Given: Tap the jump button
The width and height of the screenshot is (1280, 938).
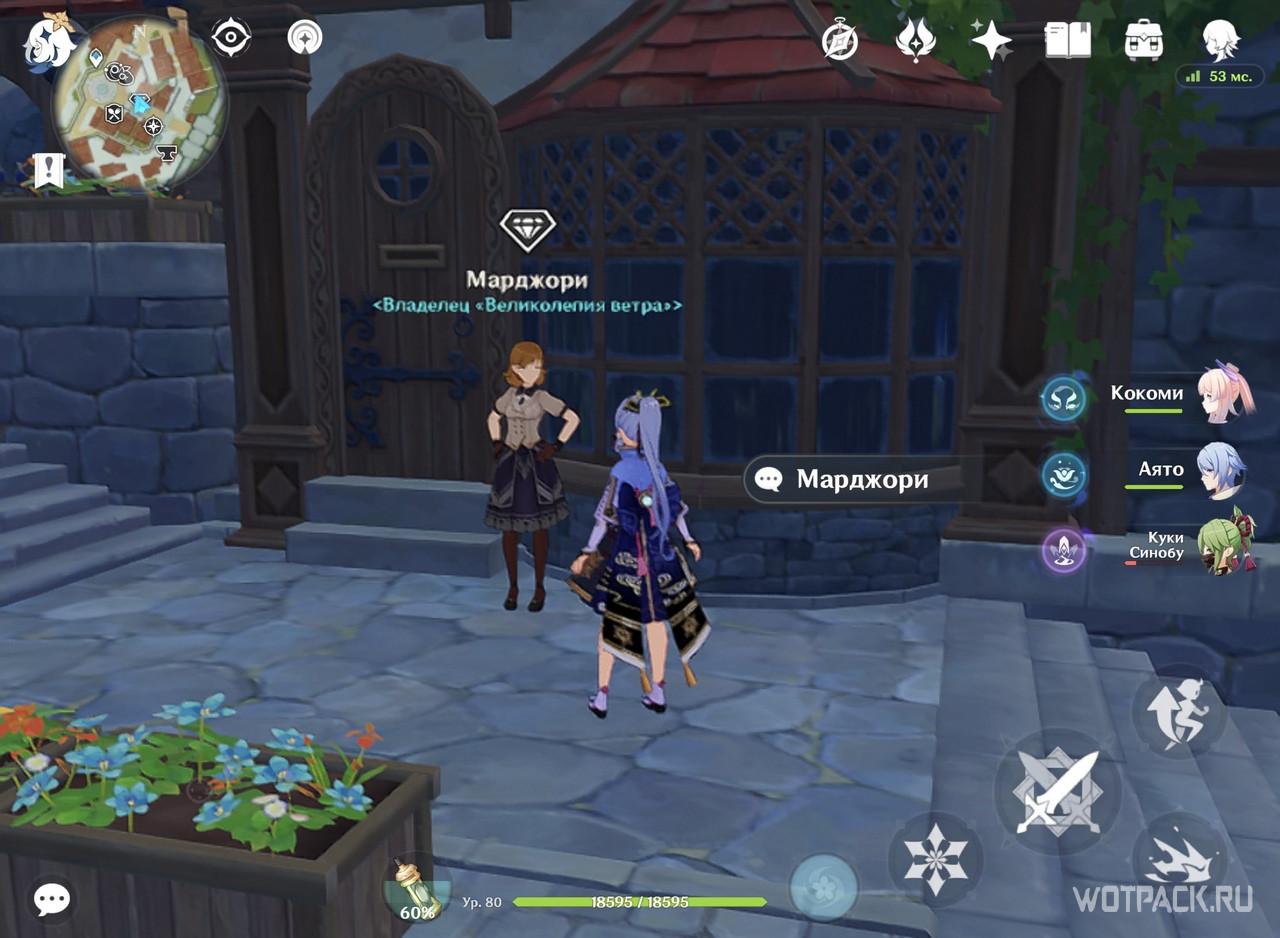Looking at the screenshot, I should pos(1179,711).
